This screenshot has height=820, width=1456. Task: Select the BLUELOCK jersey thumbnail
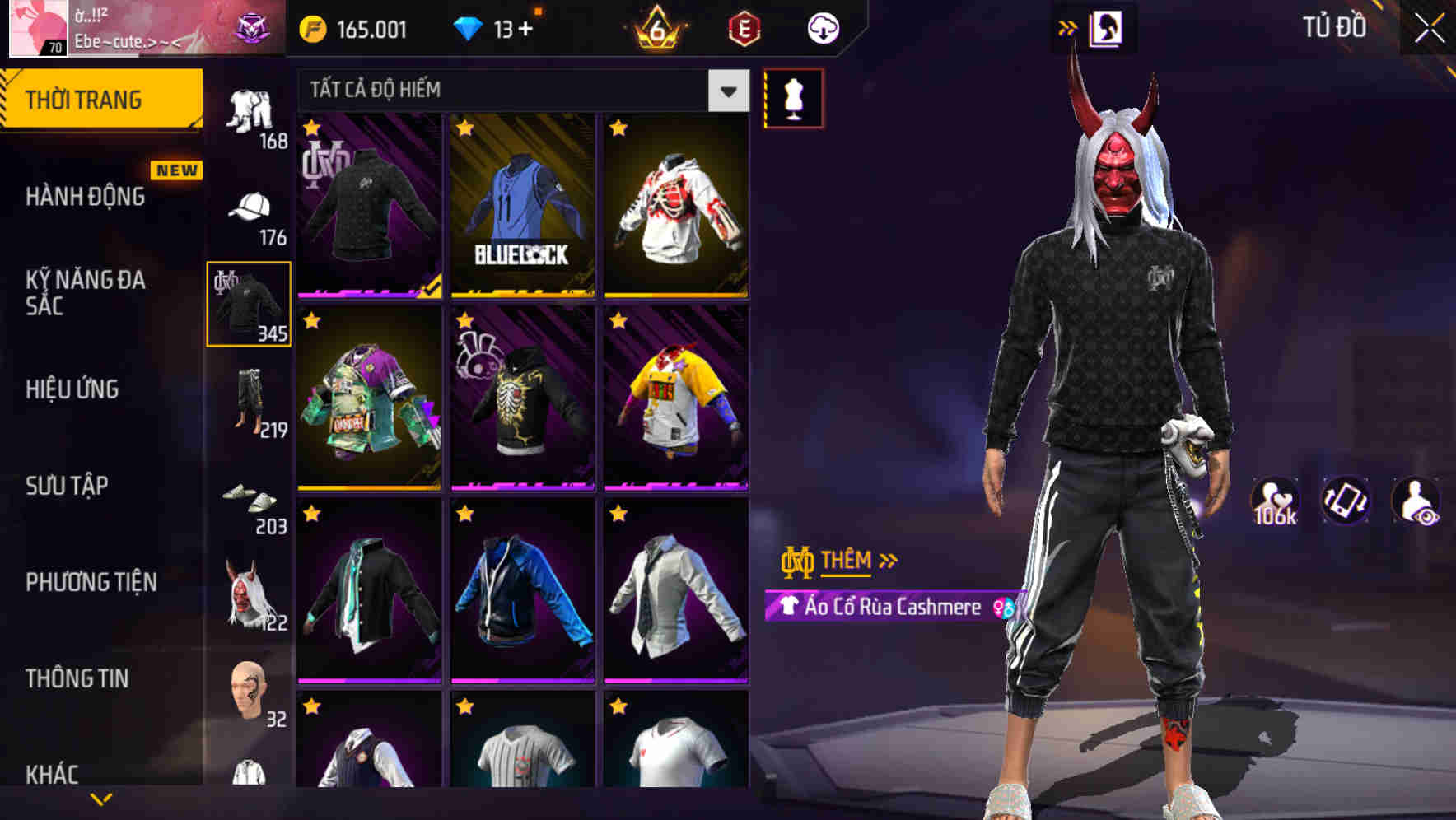tap(521, 206)
